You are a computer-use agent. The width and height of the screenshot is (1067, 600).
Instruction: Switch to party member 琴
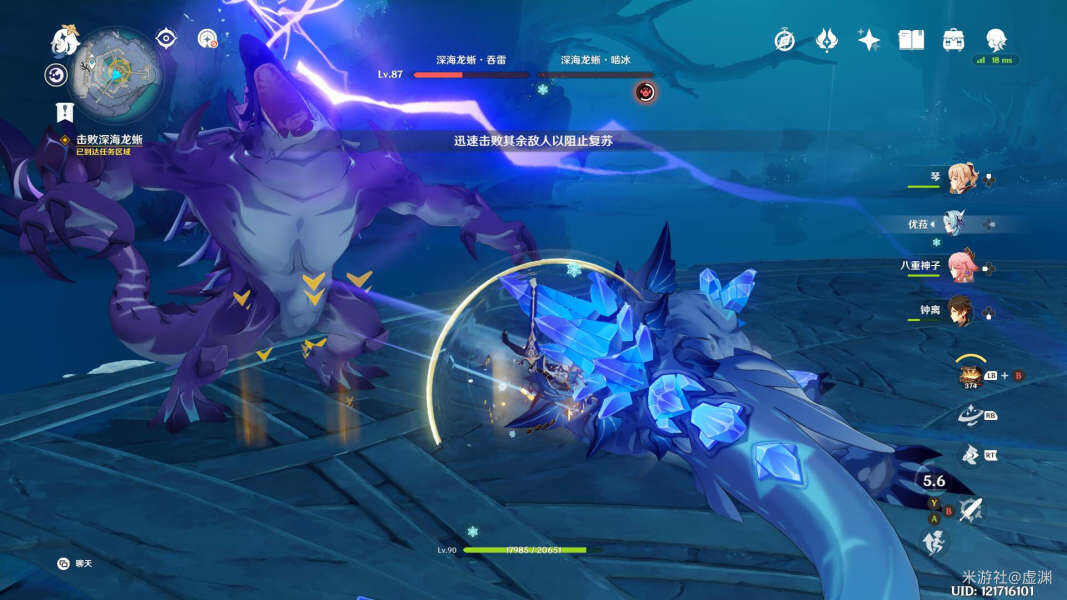point(960,180)
